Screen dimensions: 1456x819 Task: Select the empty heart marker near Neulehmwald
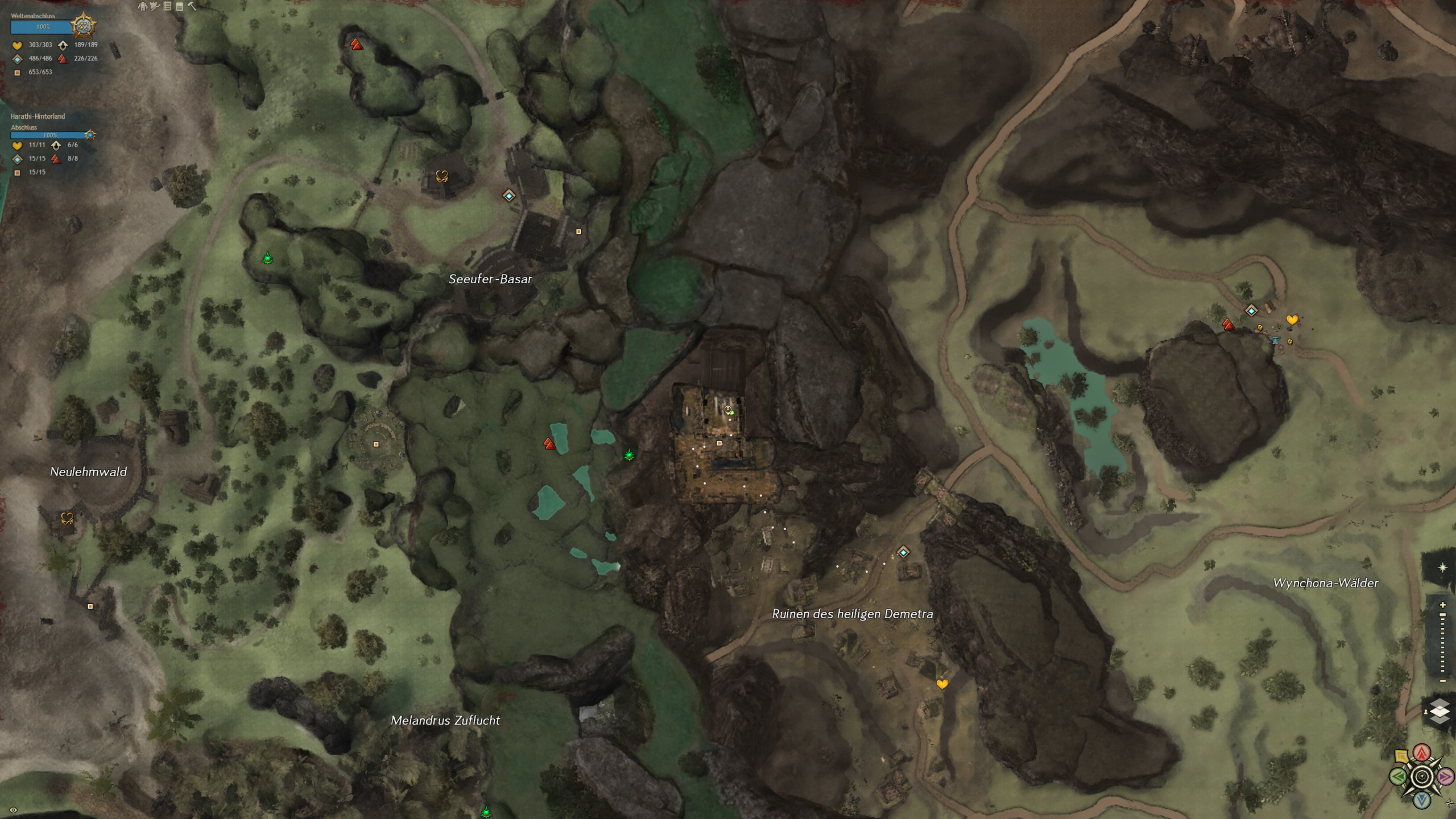[x=67, y=518]
